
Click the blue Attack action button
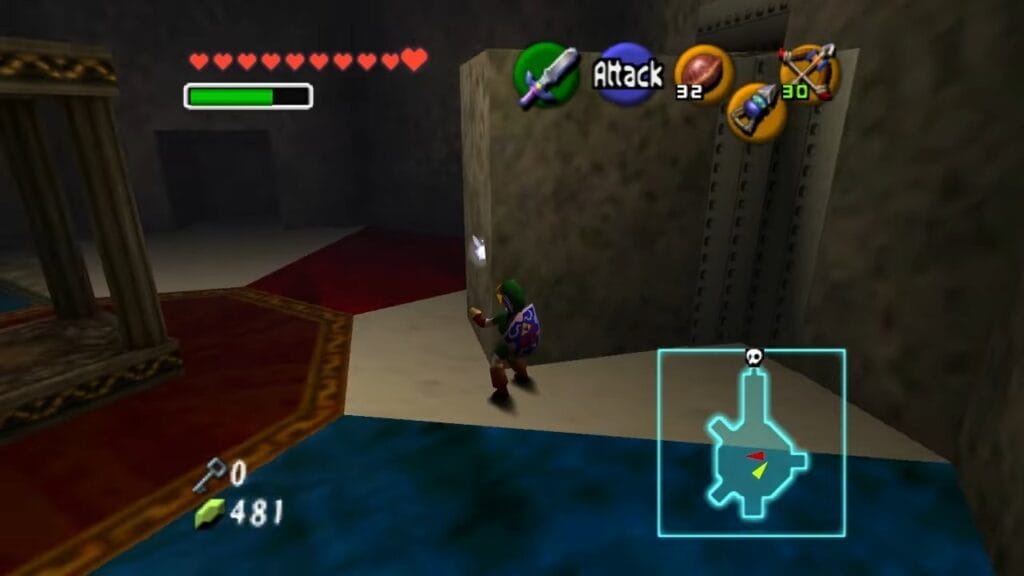(x=628, y=73)
